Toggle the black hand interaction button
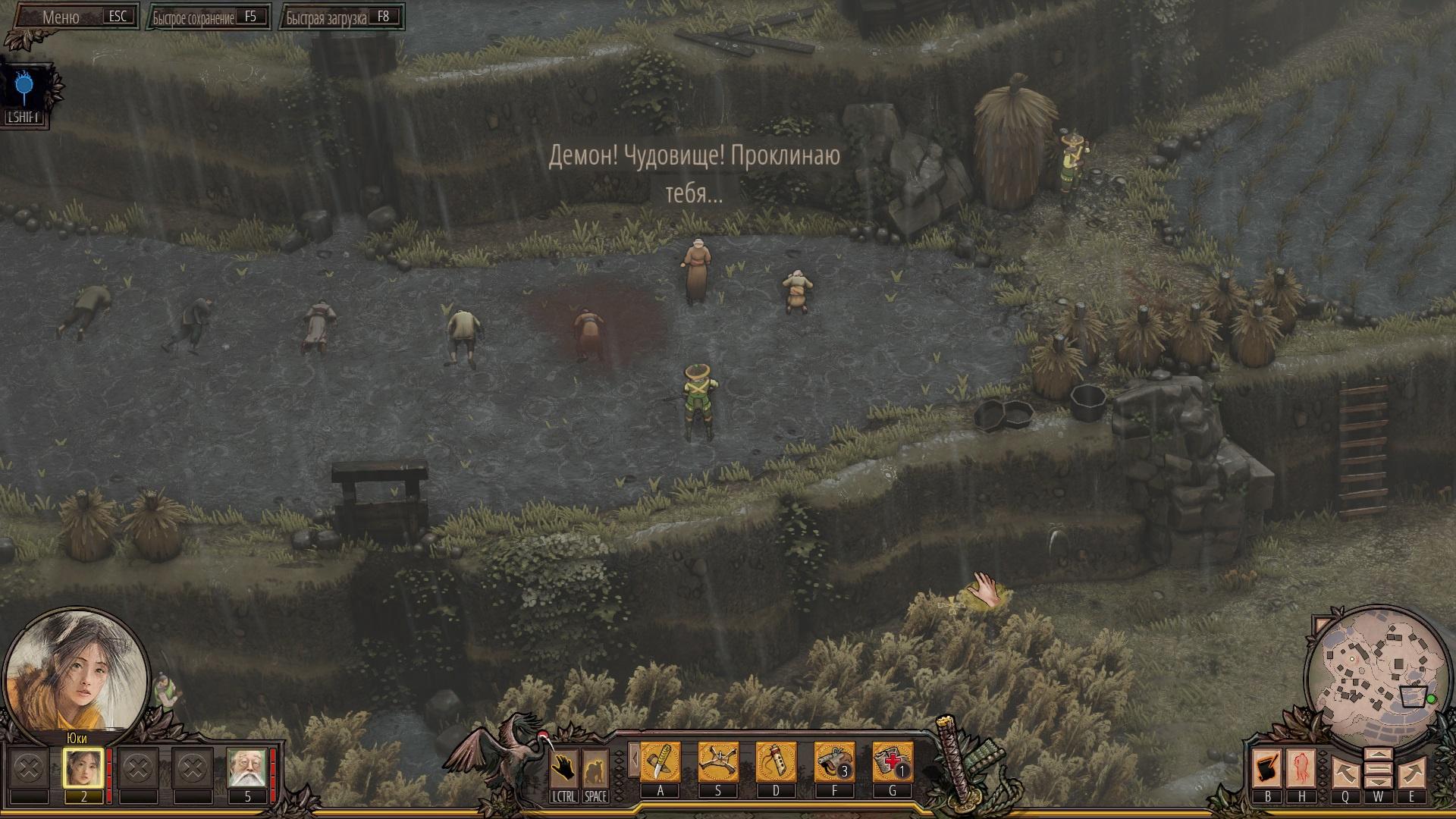This screenshot has height=819, width=1456. tap(563, 769)
